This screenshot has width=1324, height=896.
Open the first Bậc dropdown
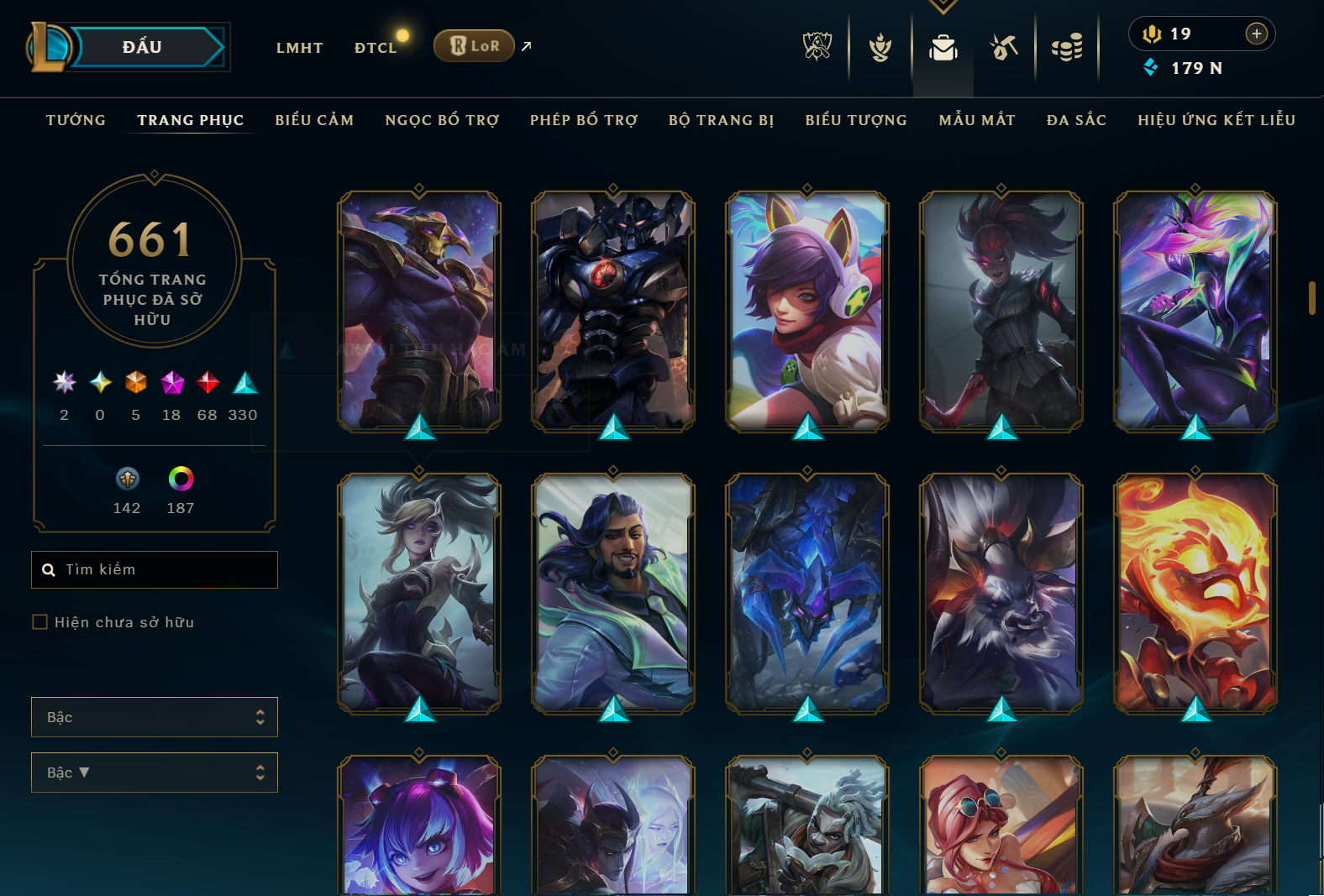pos(155,717)
